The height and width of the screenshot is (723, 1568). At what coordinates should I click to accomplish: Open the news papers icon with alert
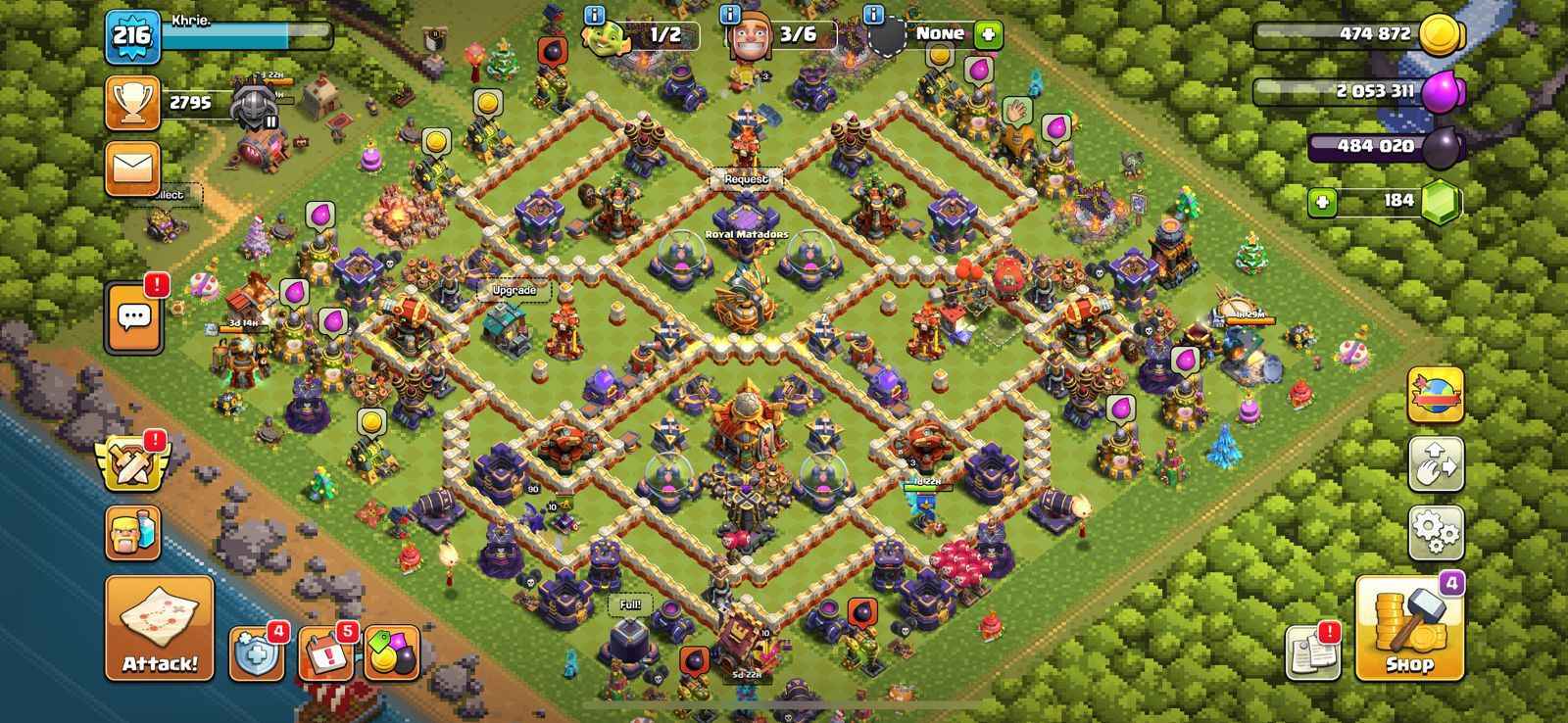coord(1312,651)
